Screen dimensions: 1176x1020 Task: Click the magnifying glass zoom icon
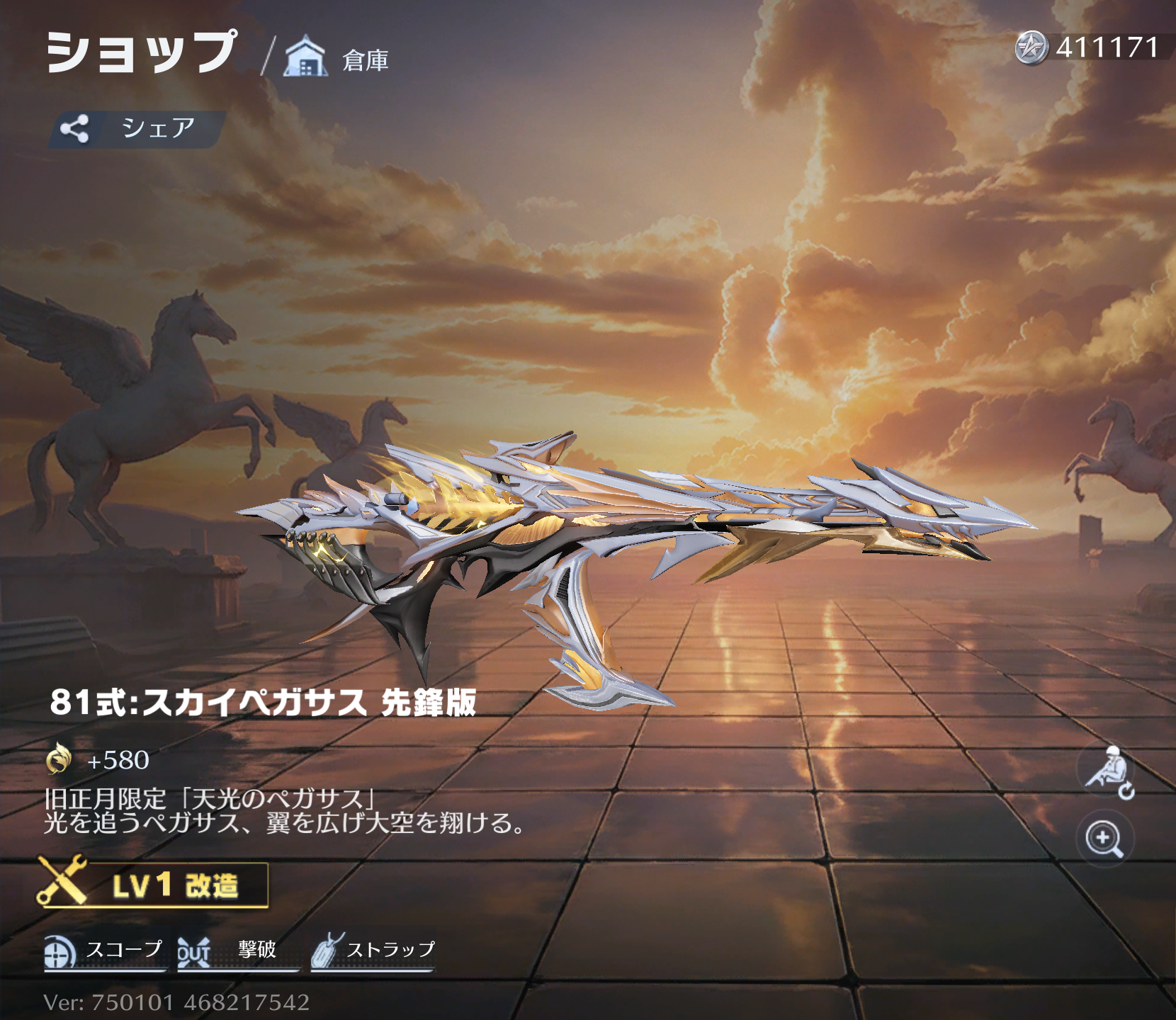[x=1104, y=839]
